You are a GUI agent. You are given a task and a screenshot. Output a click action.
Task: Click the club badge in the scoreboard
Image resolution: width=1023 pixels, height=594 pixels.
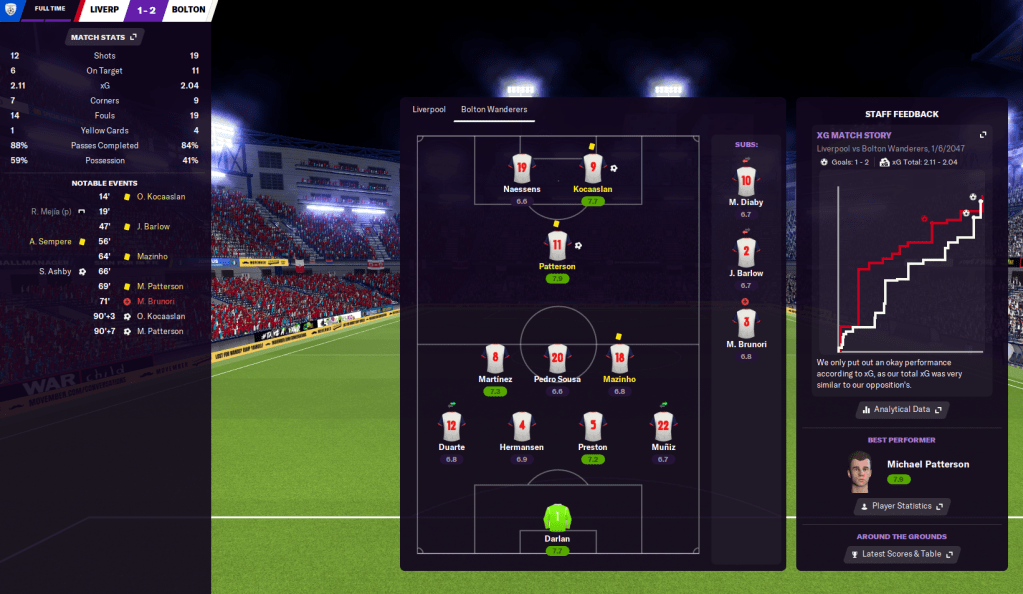(9, 10)
